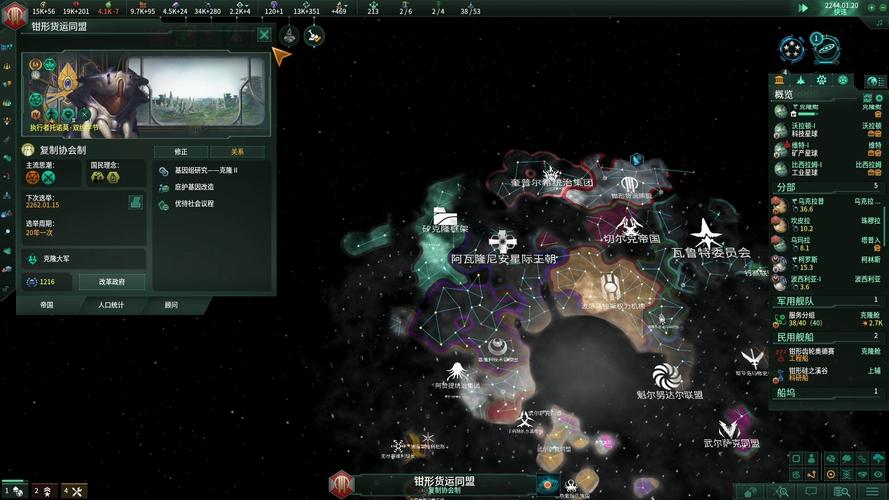Select the 基因组研究 agenda entry
The image size is (889, 500).
(210, 170)
